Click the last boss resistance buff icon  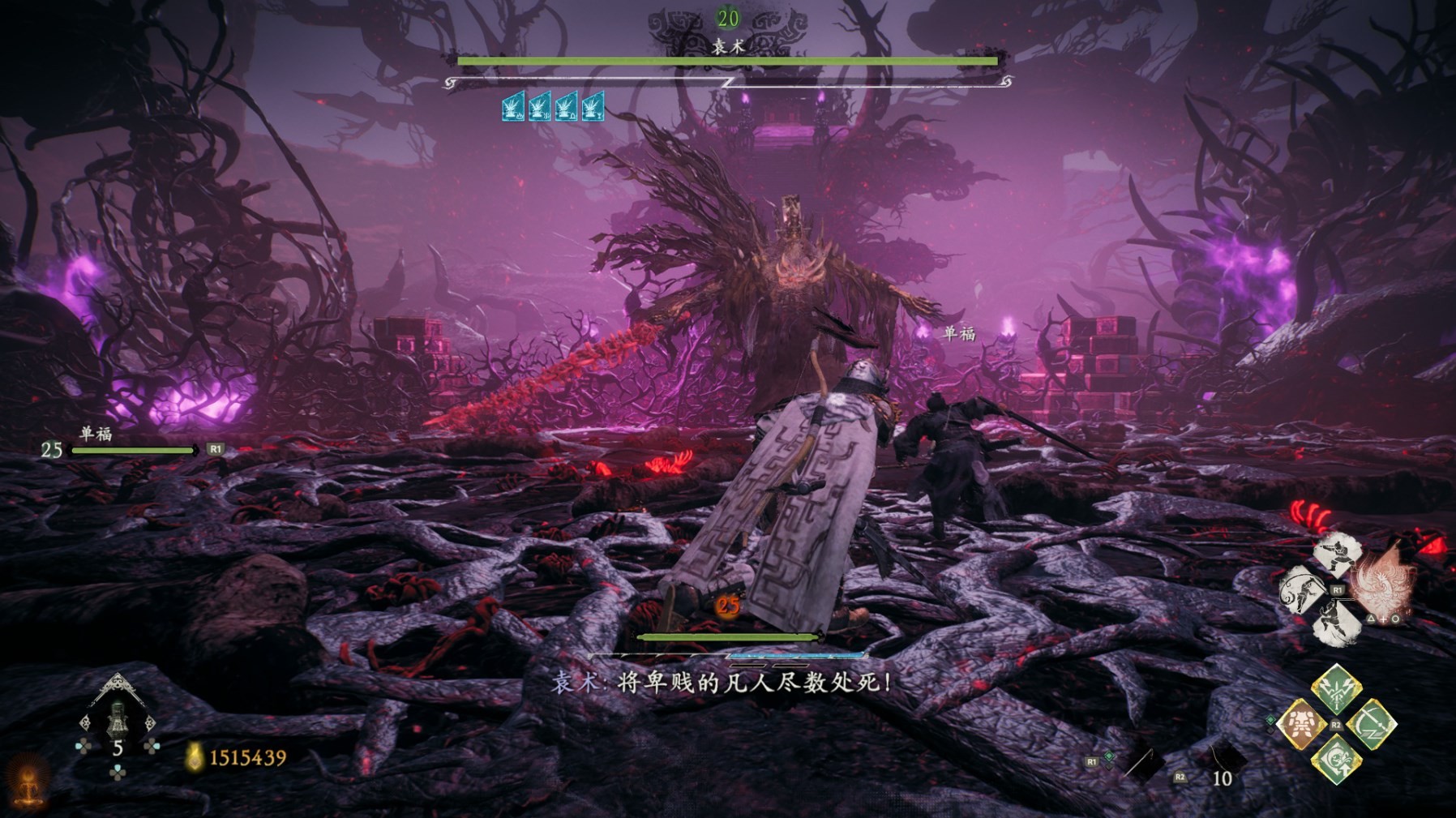click(593, 107)
